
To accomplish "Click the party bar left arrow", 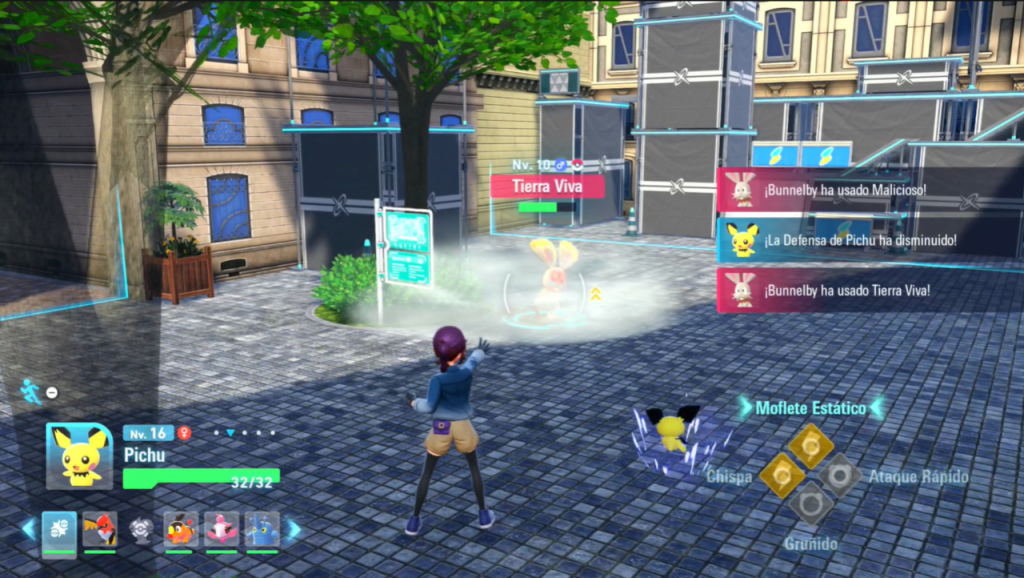I will click(x=28, y=529).
